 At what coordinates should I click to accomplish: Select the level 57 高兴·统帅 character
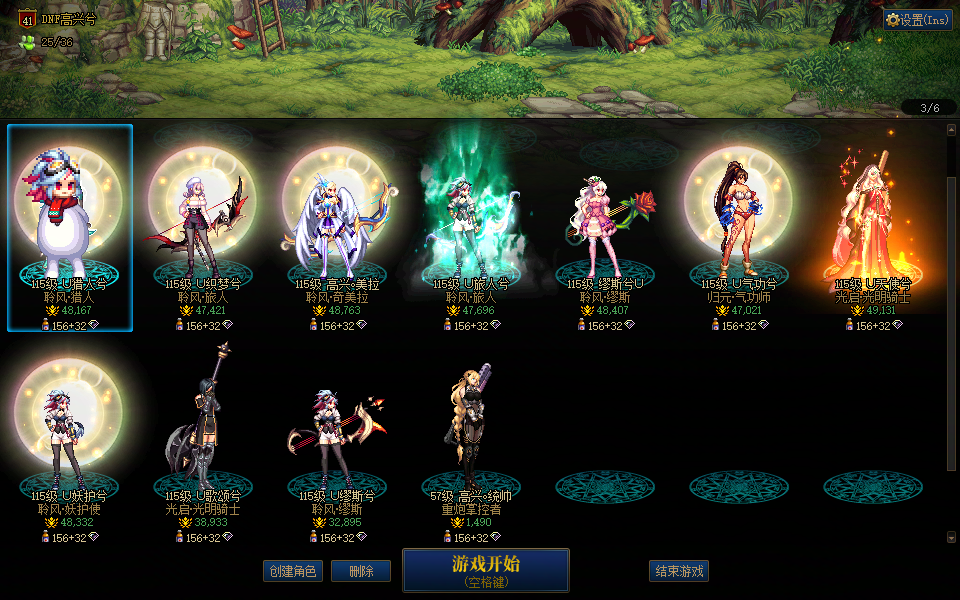coord(472,440)
